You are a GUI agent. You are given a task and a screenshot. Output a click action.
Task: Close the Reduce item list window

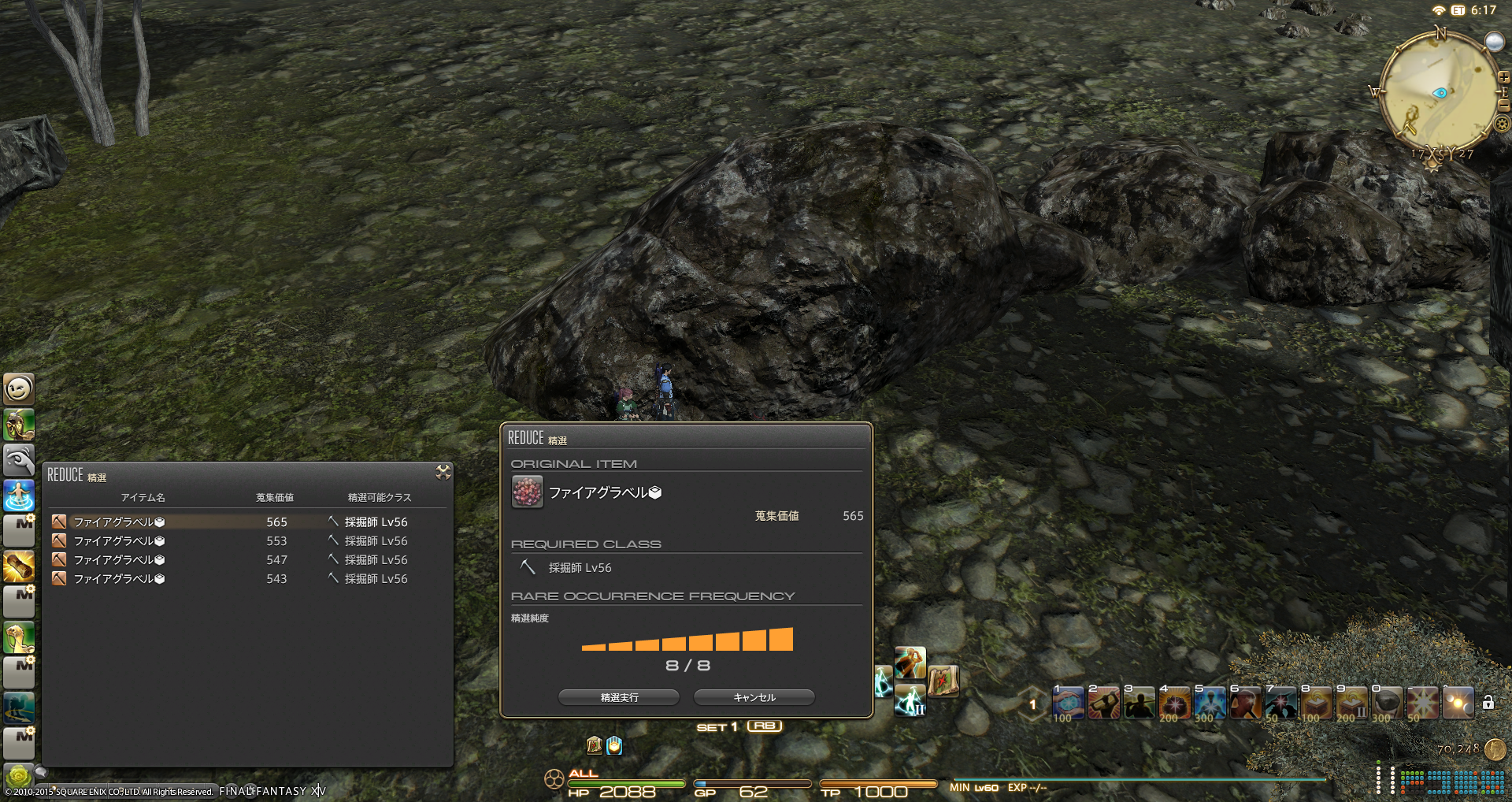pos(443,472)
